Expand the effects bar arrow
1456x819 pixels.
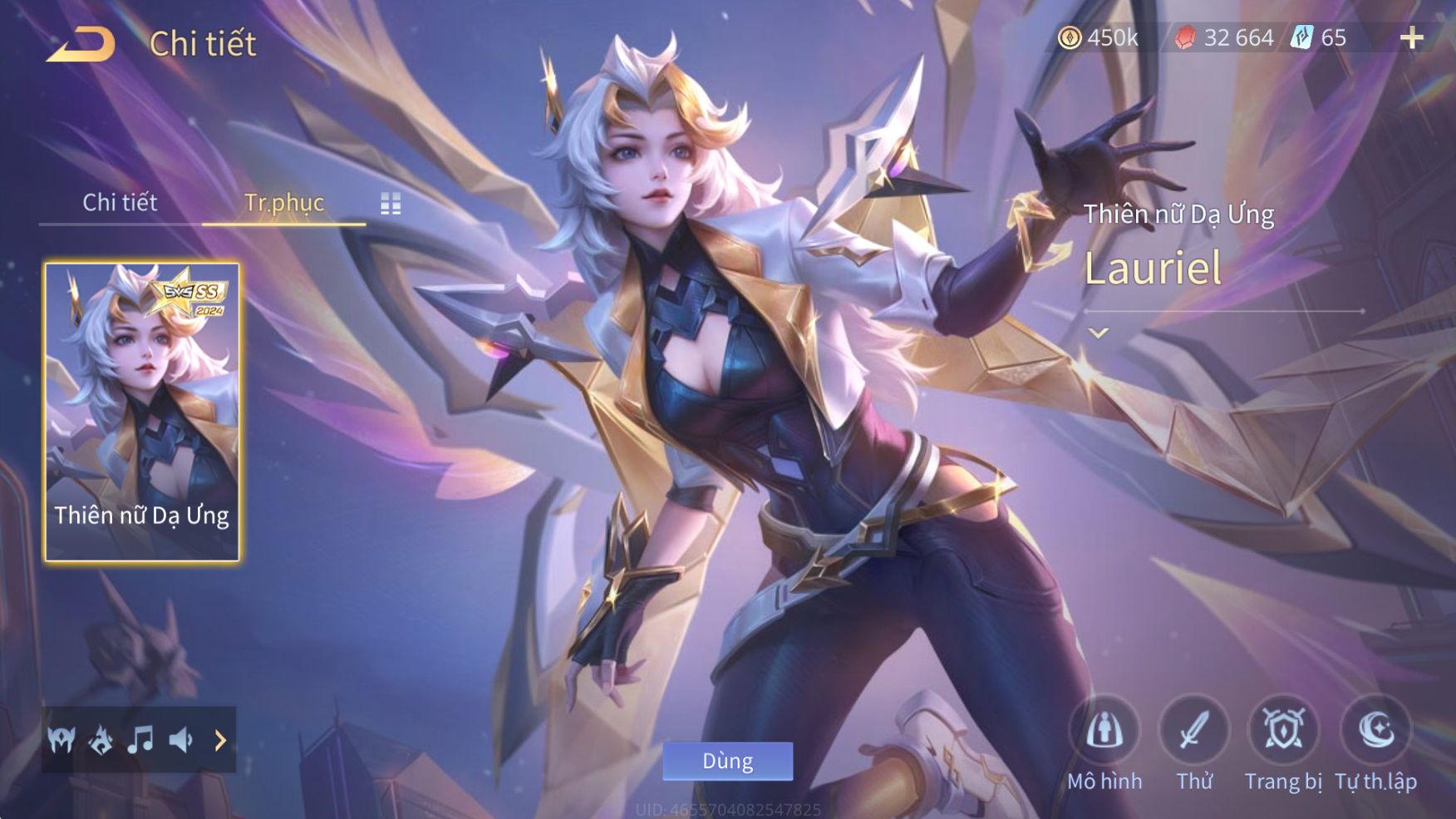click(220, 739)
